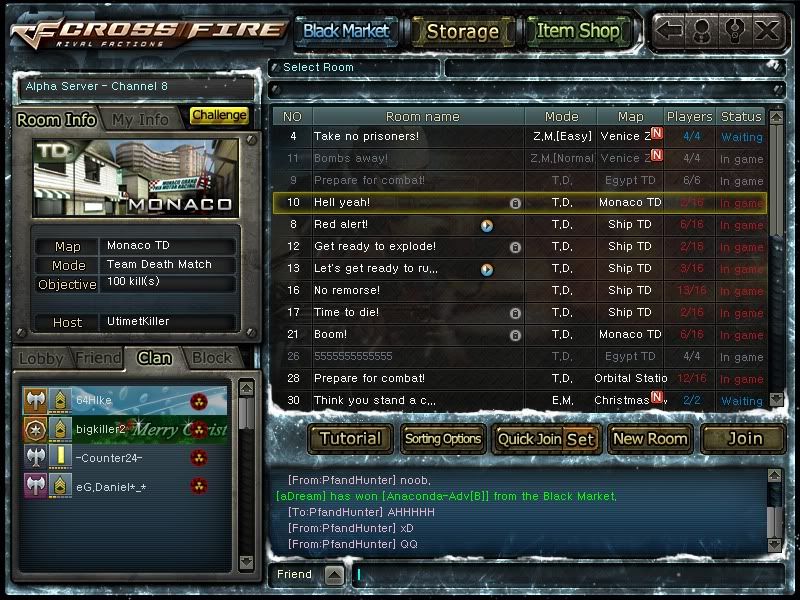Switch to the Friend tab
Image resolution: width=800 pixels, height=600 pixels.
97,358
